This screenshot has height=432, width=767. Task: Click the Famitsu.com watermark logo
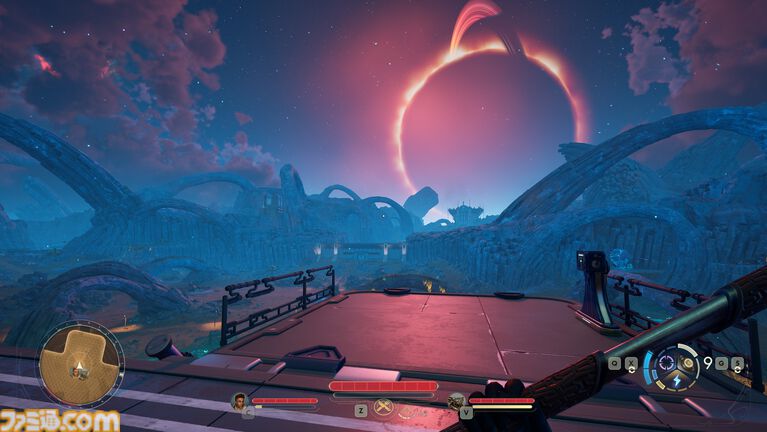(x=60, y=419)
